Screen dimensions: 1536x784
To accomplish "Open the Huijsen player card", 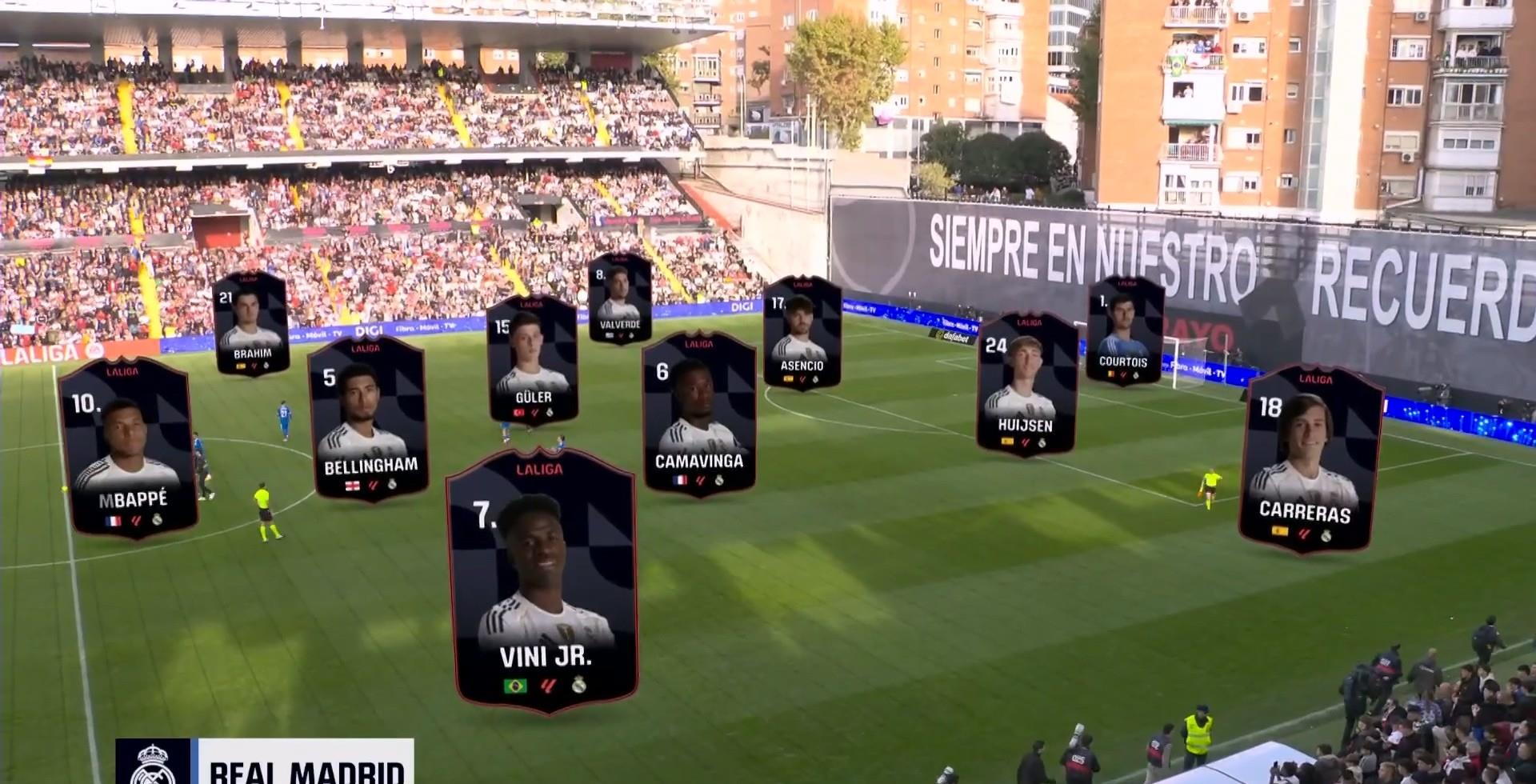I will click(1026, 385).
